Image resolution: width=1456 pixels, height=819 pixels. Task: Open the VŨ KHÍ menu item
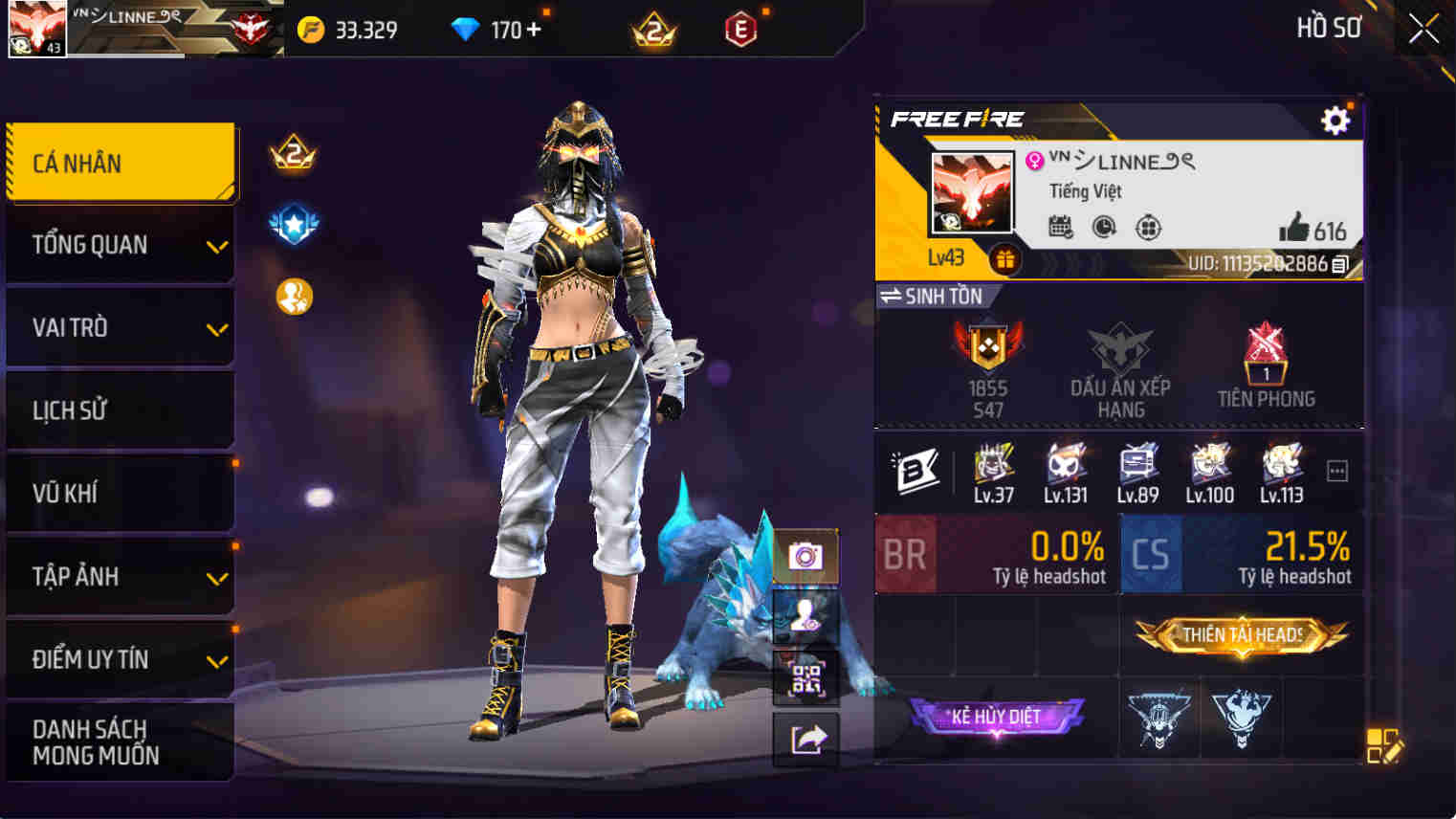121,494
